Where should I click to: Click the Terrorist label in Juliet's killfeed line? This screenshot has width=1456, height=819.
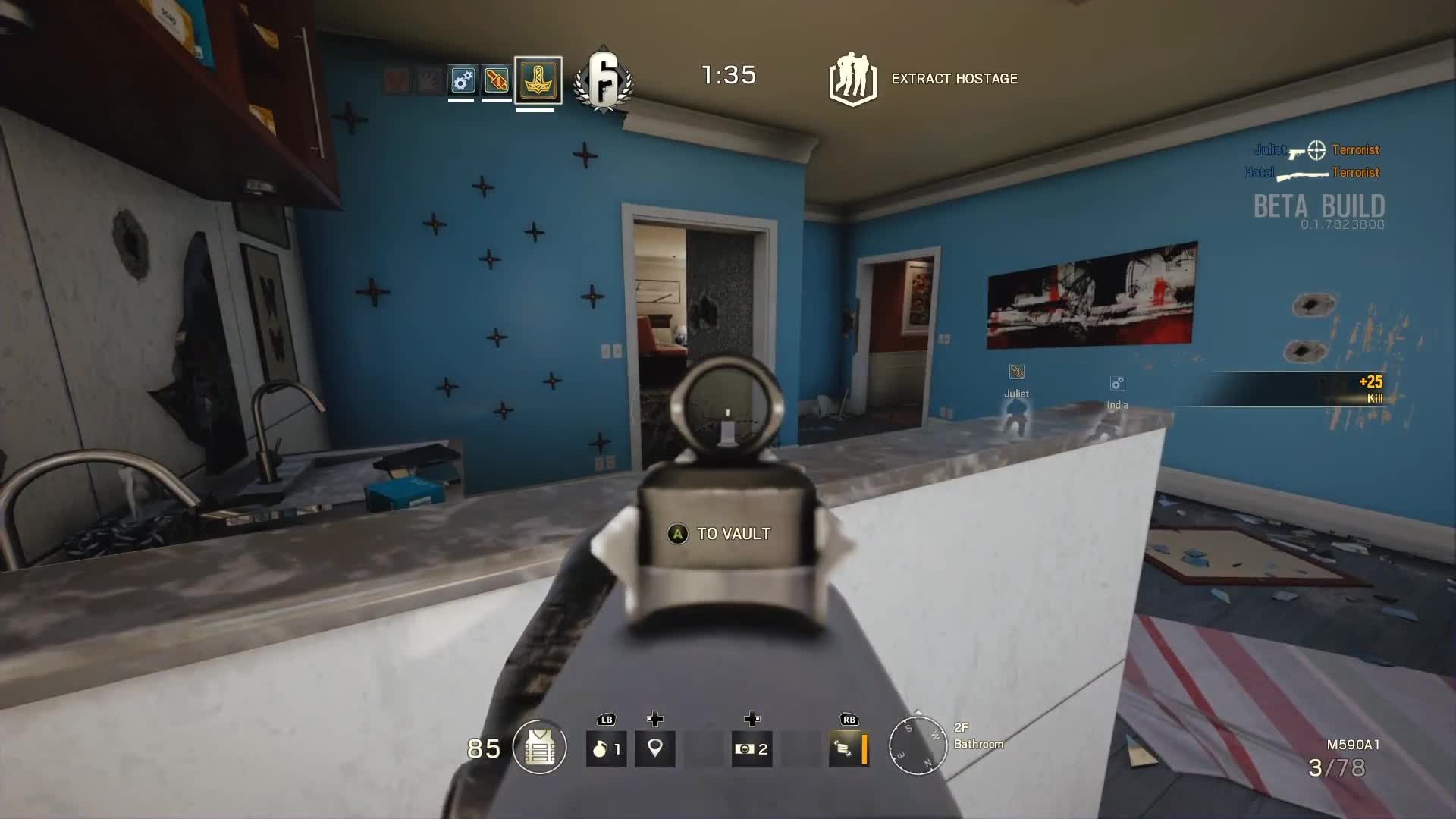(x=1355, y=149)
